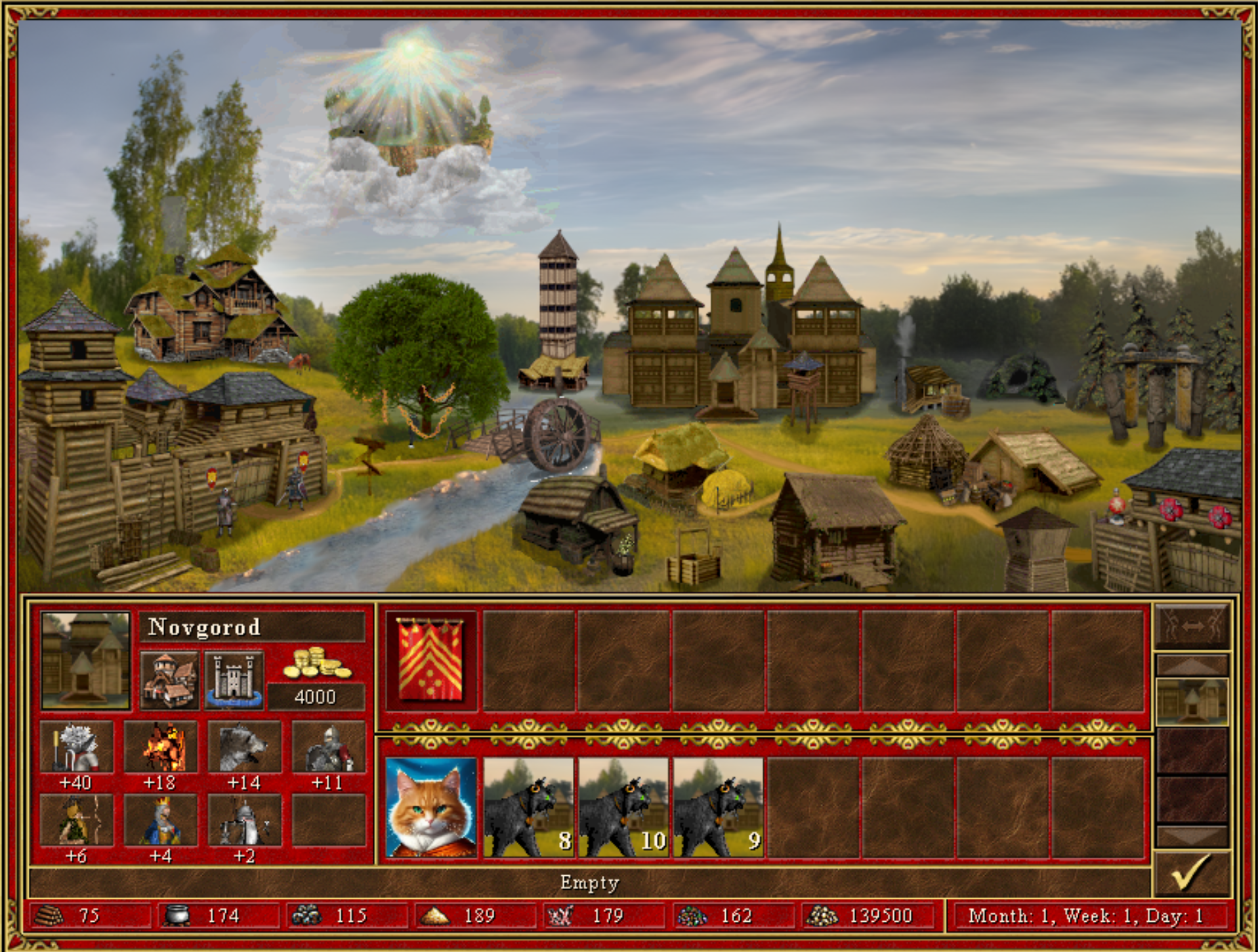Show the crowned creature with +4 growth

160,820
